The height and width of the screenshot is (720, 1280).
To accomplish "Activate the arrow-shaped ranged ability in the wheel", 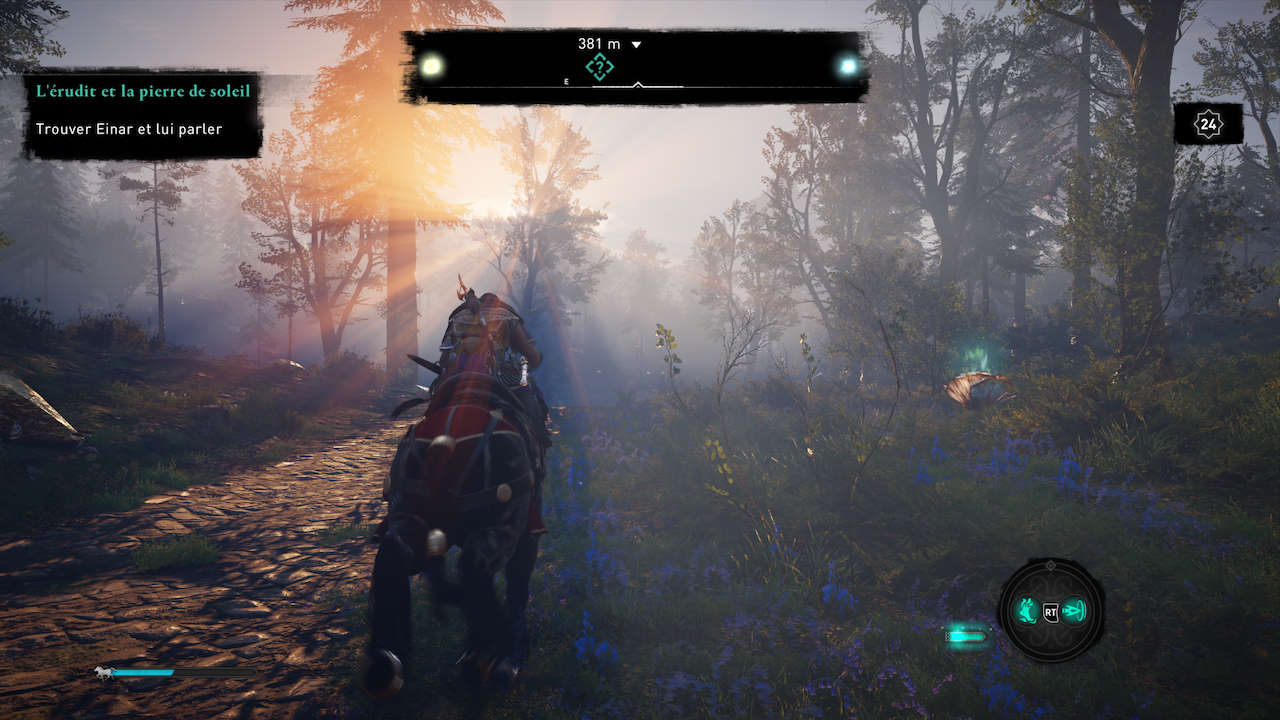I will tap(1074, 610).
